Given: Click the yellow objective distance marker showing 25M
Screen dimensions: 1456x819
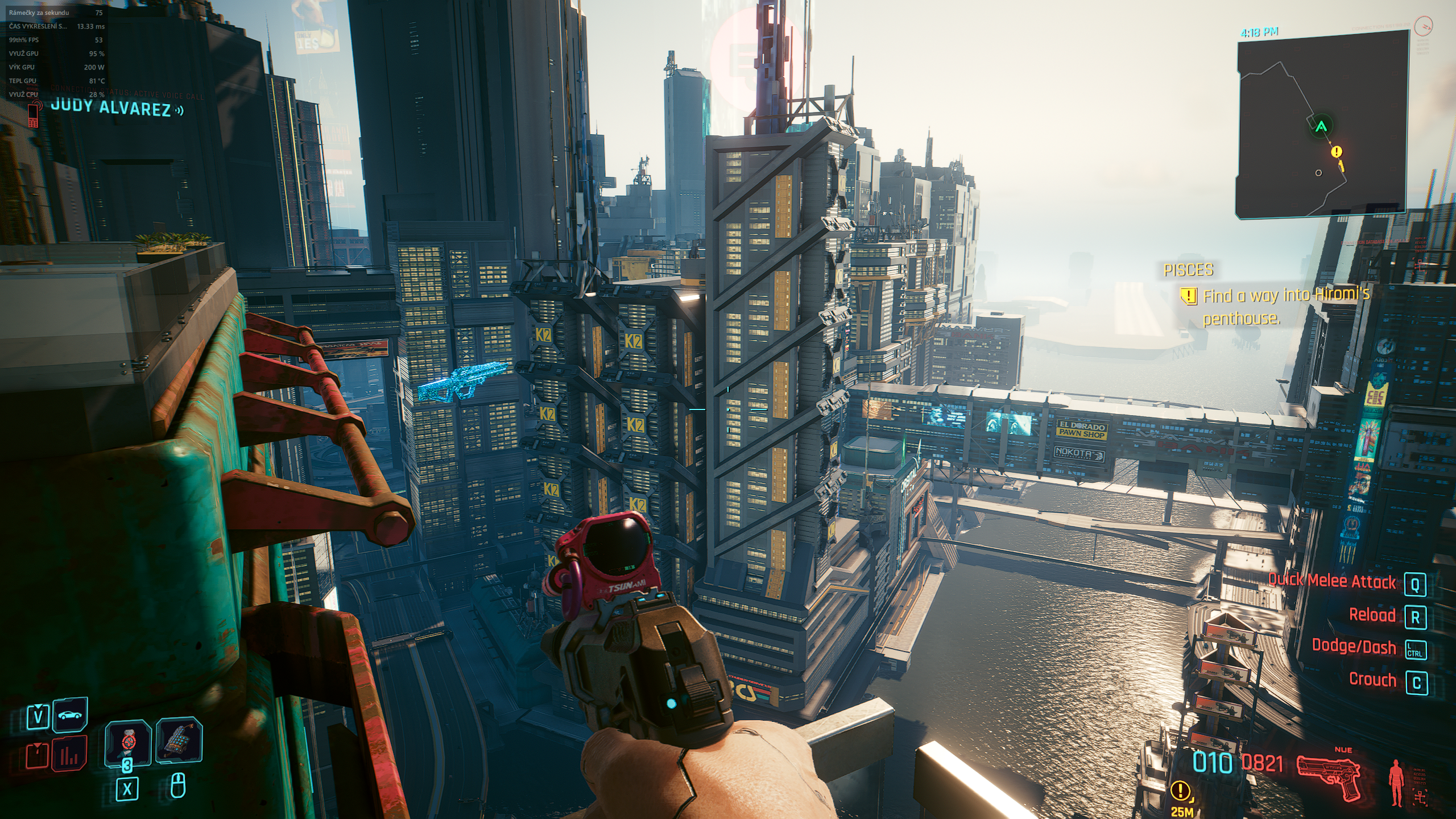Looking at the screenshot, I should click(x=1181, y=796).
